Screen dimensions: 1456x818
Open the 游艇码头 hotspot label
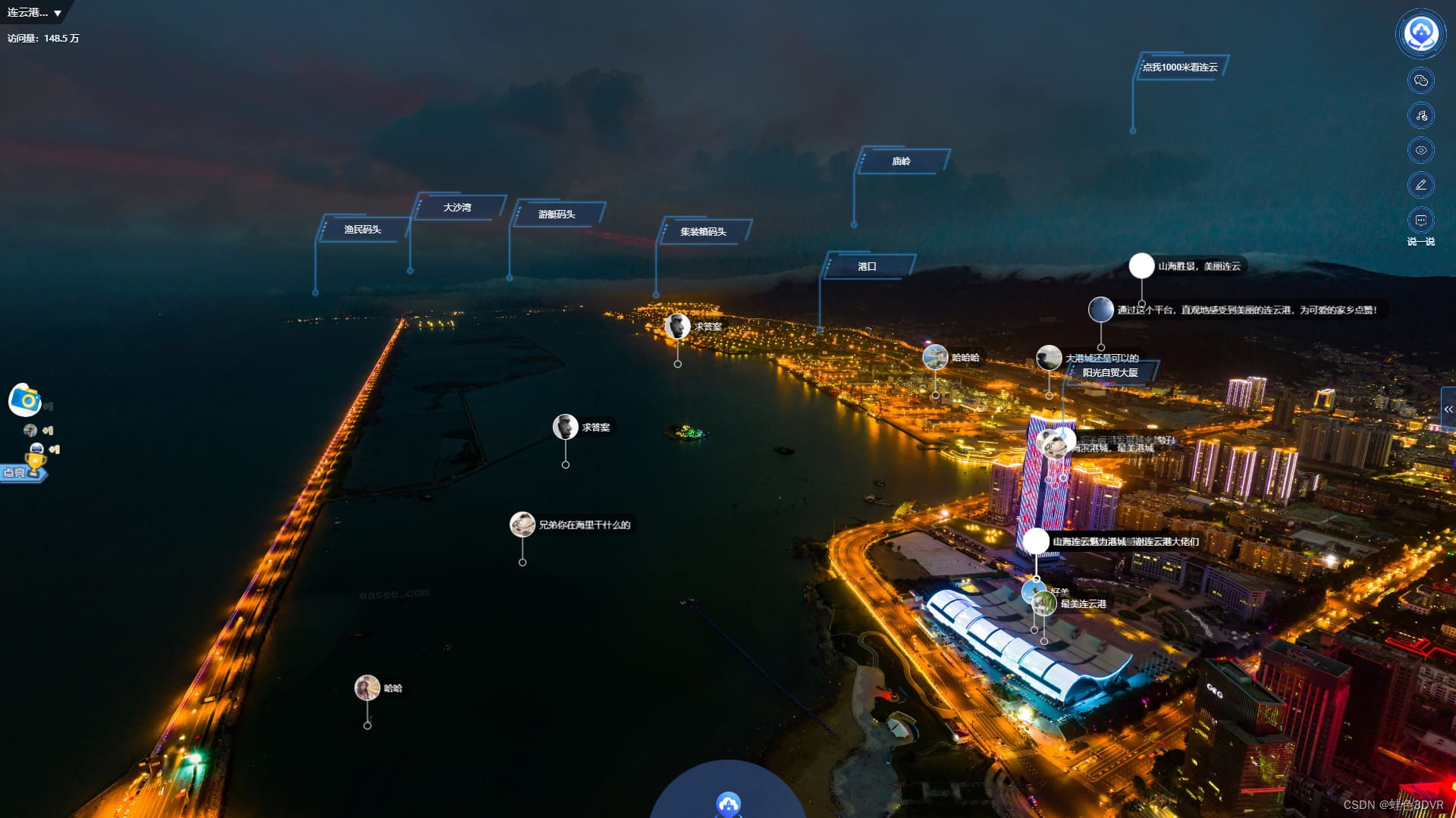click(557, 215)
